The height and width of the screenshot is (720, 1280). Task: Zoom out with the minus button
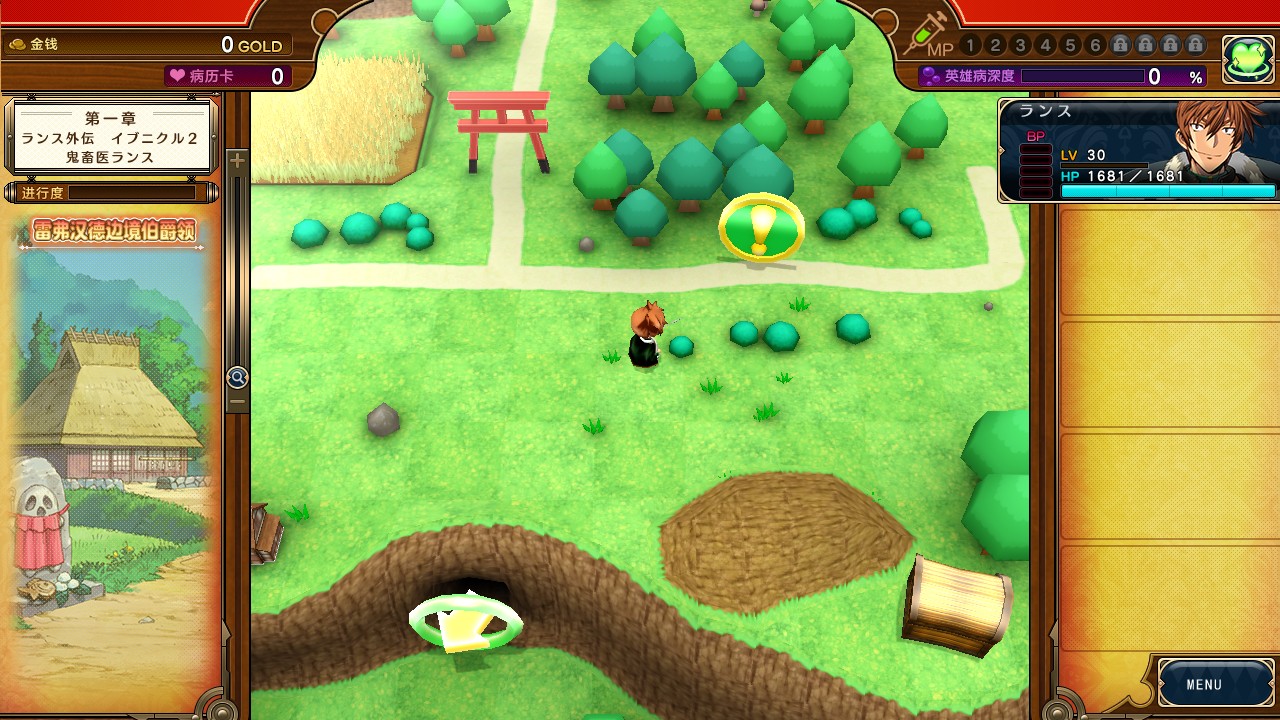tap(237, 402)
